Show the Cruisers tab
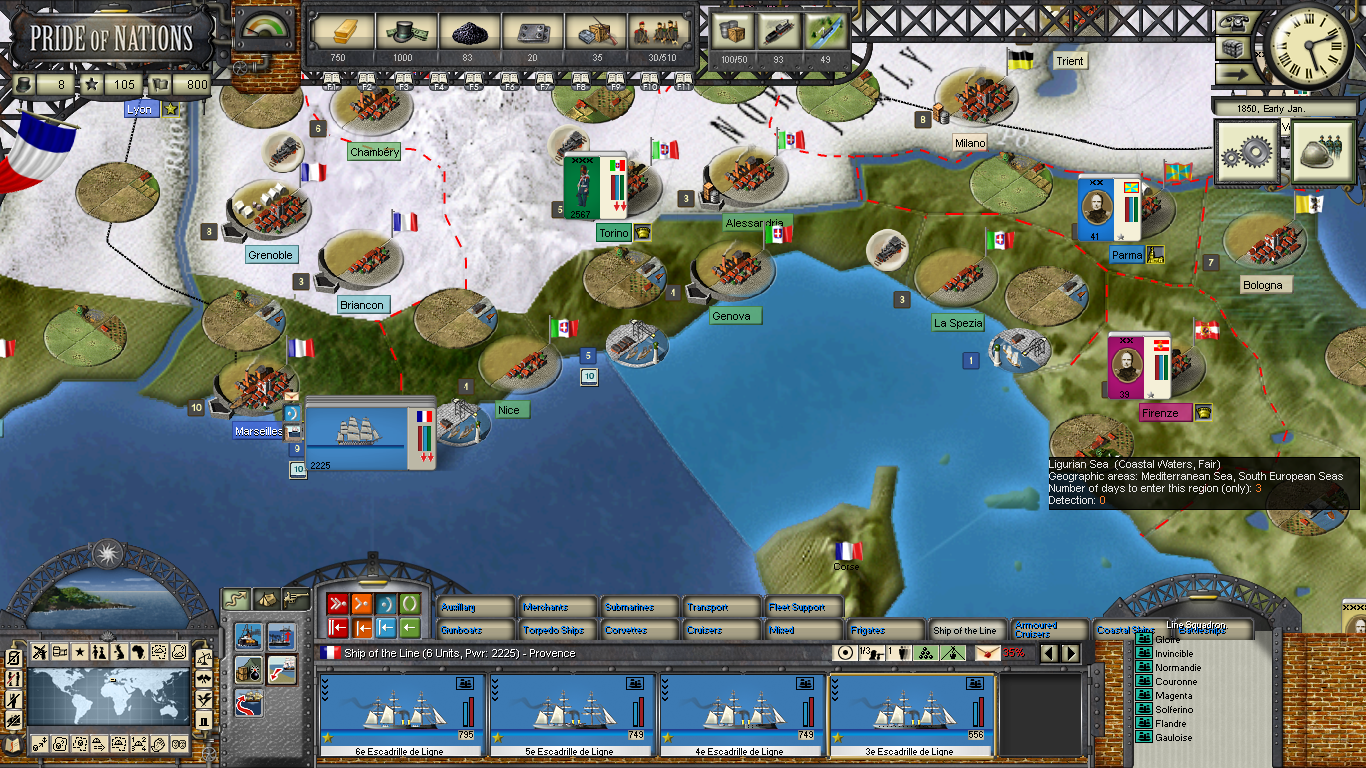Viewport: 1366px width, 768px height. [x=722, y=631]
